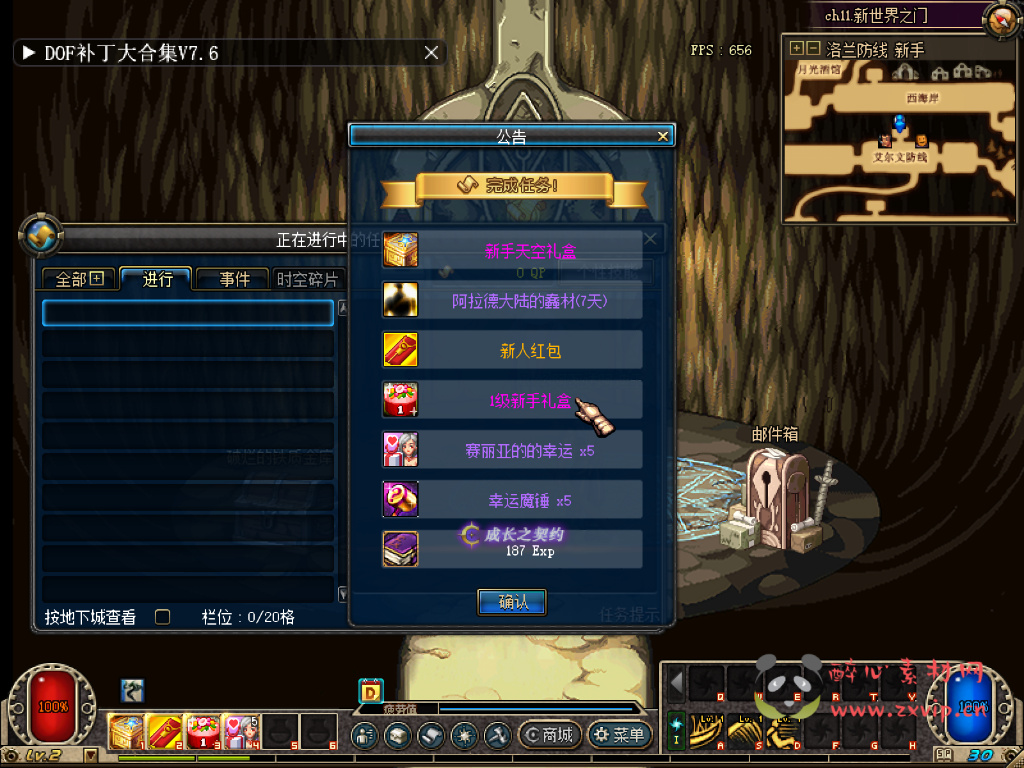1024x768 pixels.
Task: Expand the minimap with the plus button
Action: (797, 48)
